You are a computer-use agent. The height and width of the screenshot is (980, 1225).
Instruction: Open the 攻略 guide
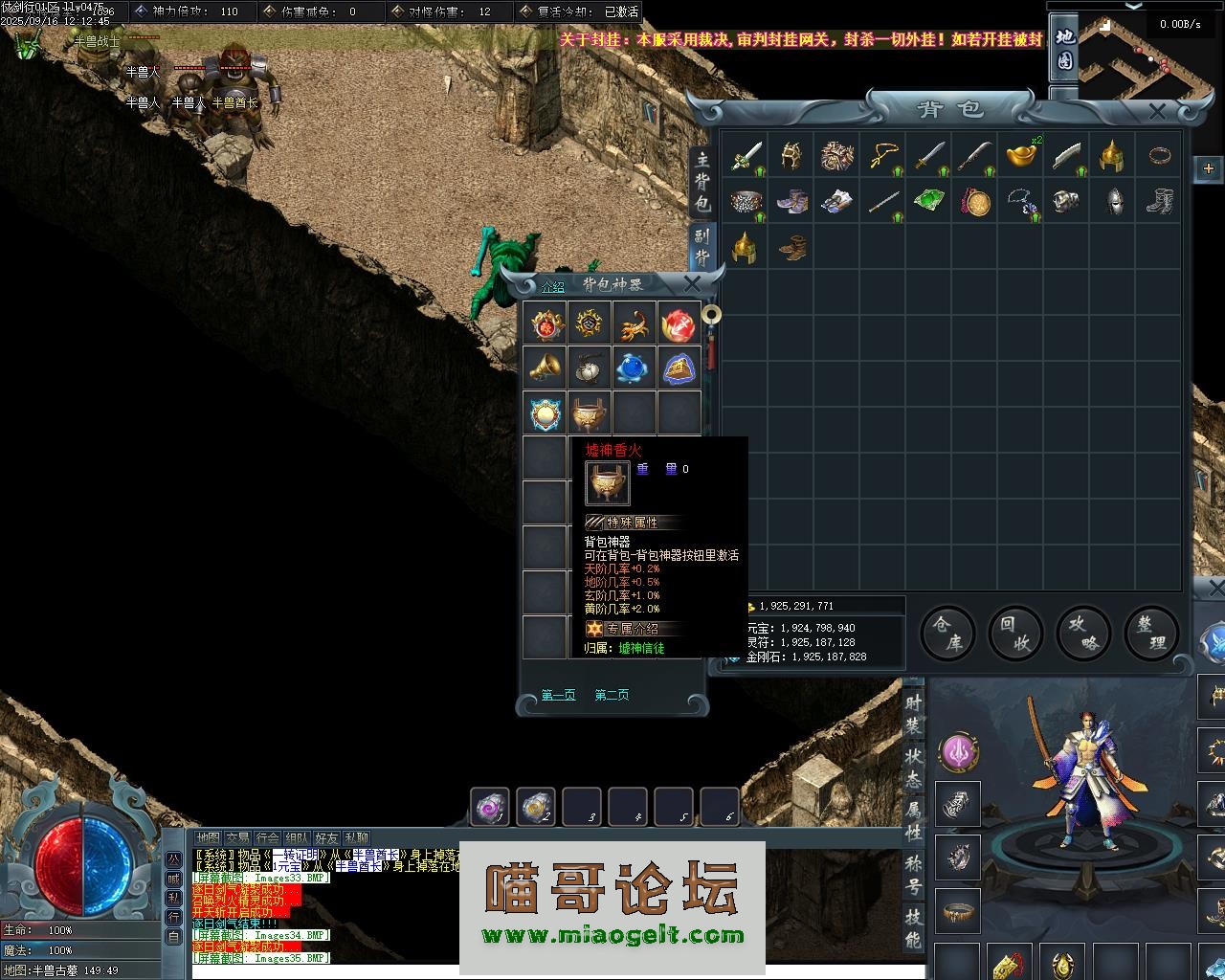click(1082, 634)
